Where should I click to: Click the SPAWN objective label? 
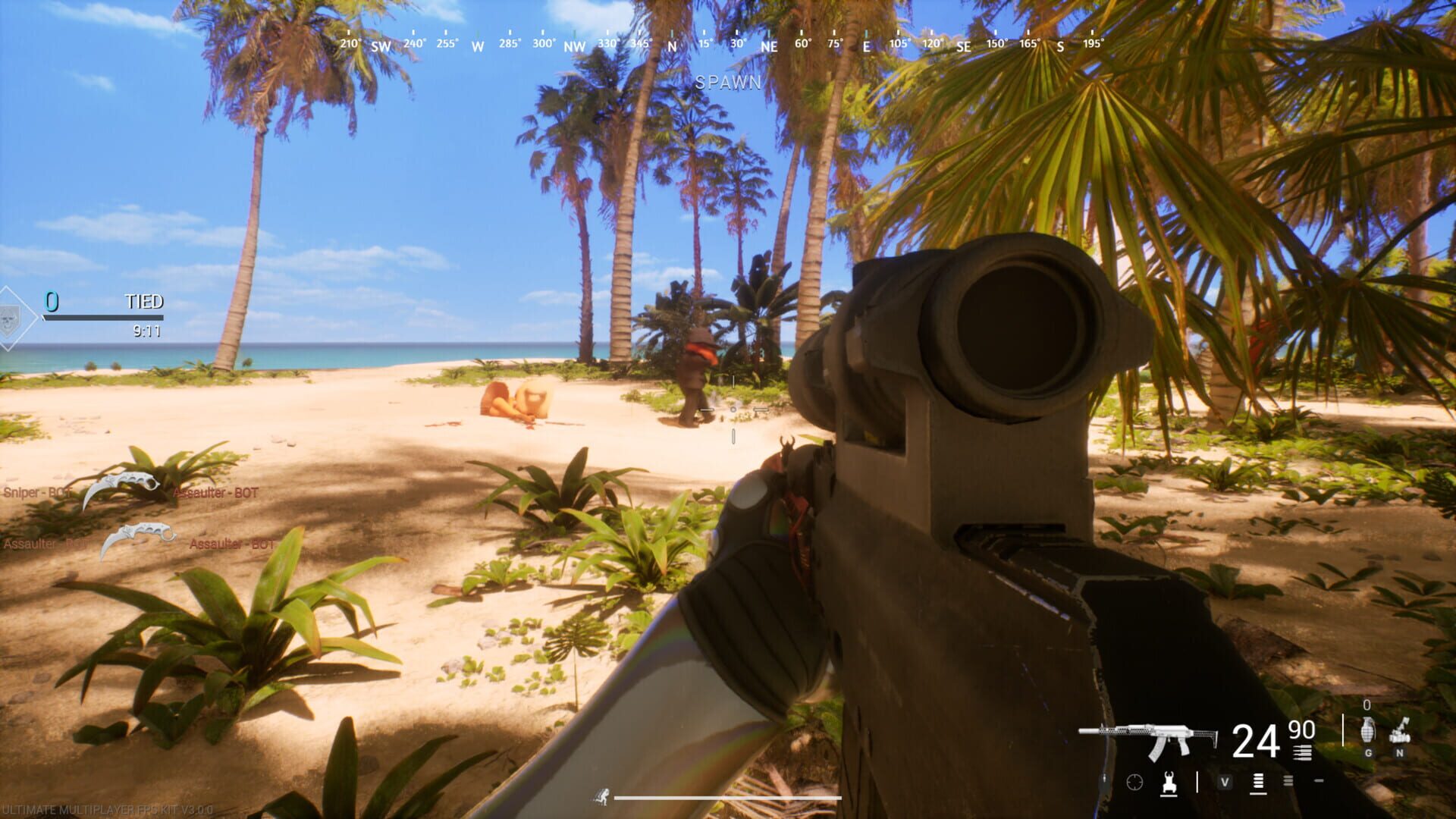[x=728, y=83]
